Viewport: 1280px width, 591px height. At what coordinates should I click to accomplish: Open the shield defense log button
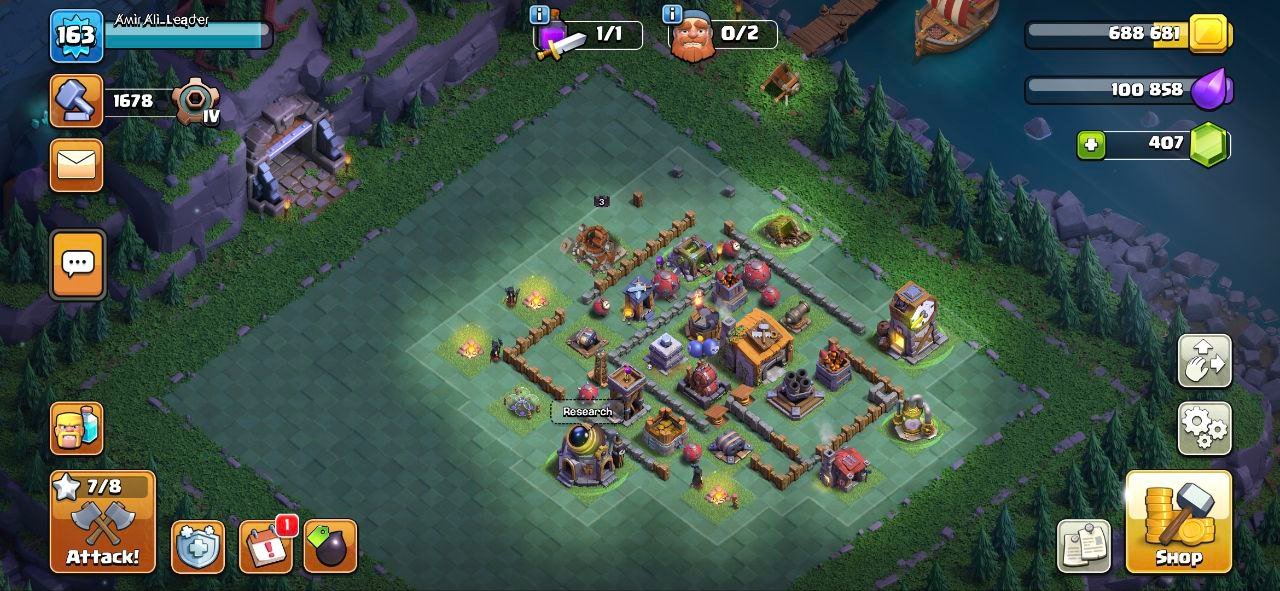(197, 547)
